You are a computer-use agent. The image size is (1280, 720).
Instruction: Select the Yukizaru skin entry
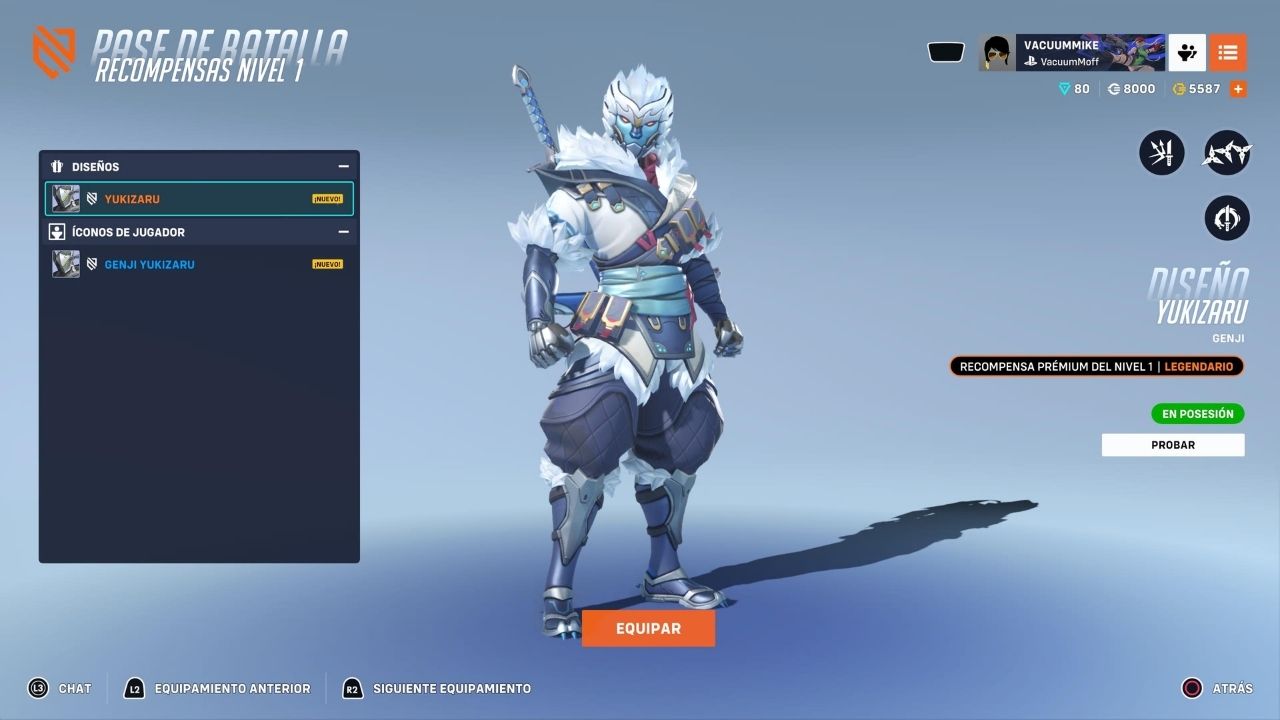click(x=199, y=199)
